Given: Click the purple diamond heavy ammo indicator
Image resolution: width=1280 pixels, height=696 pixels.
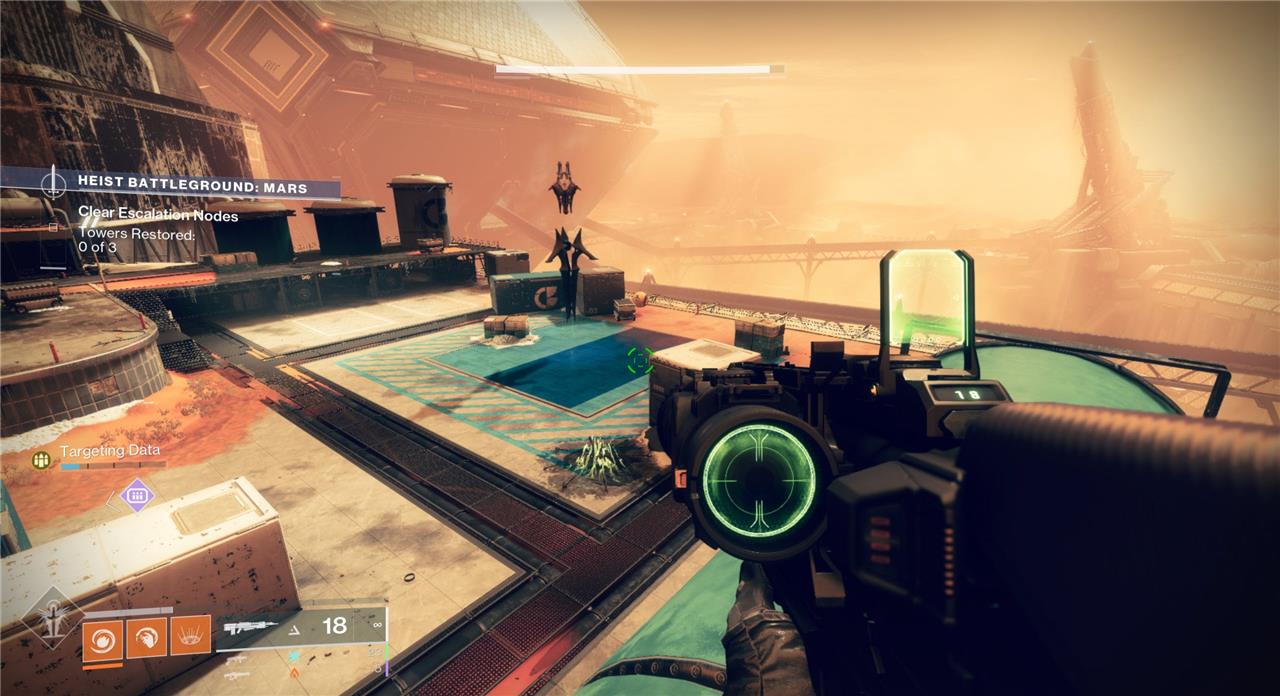Looking at the screenshot, I should tap(136, 494).
